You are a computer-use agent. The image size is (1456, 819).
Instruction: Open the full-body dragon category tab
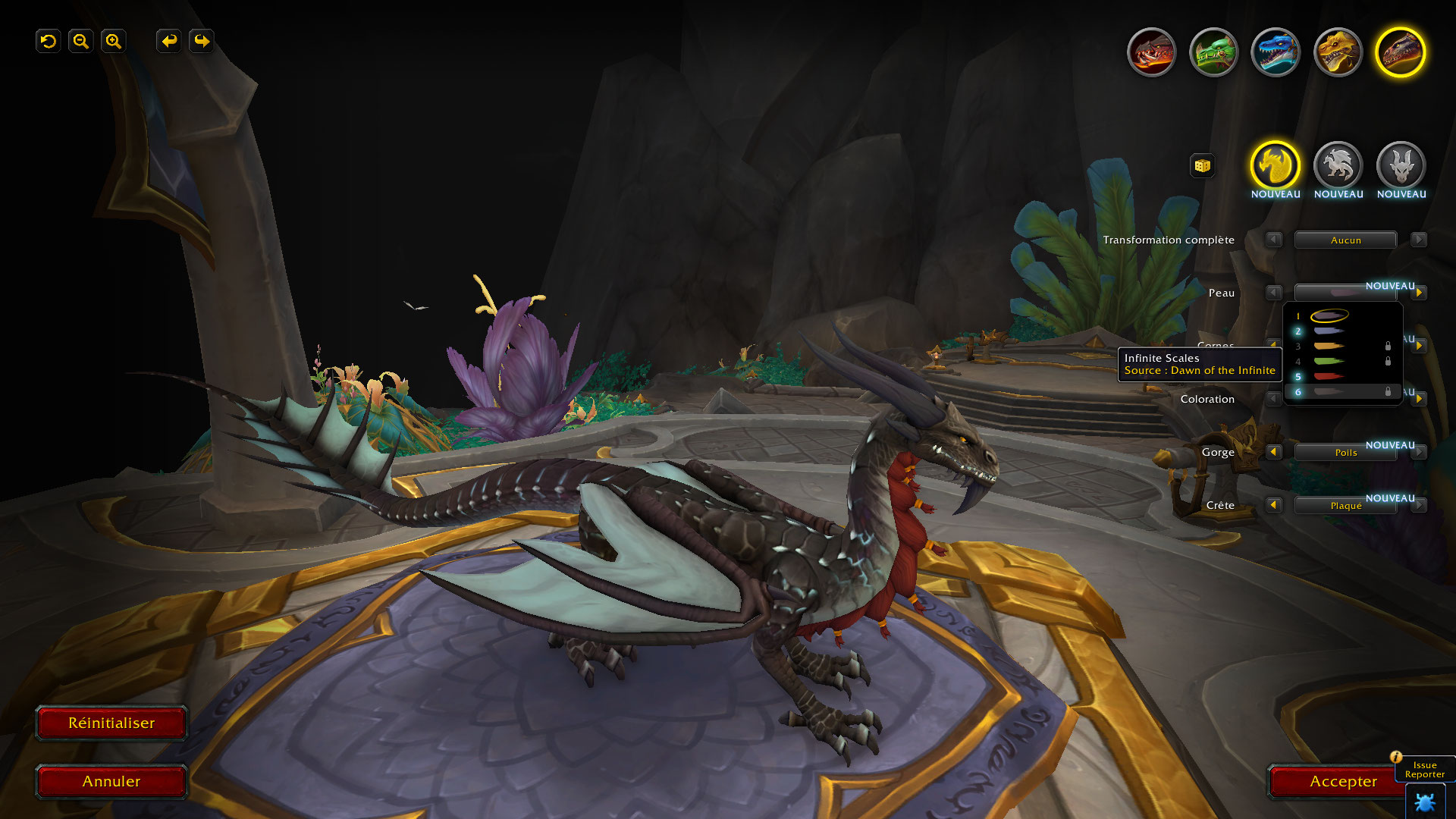(x=1338, y=165)
